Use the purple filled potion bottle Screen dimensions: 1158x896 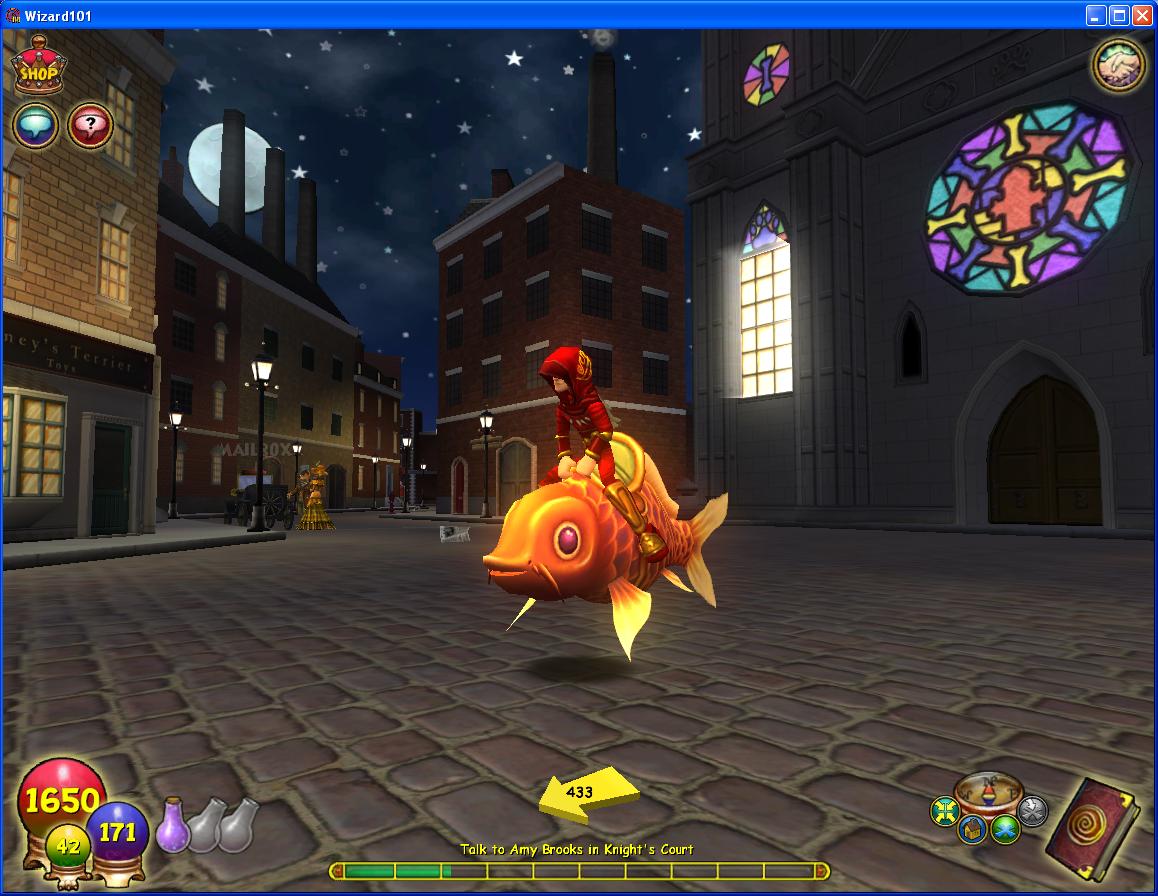(x=173, y=827)
